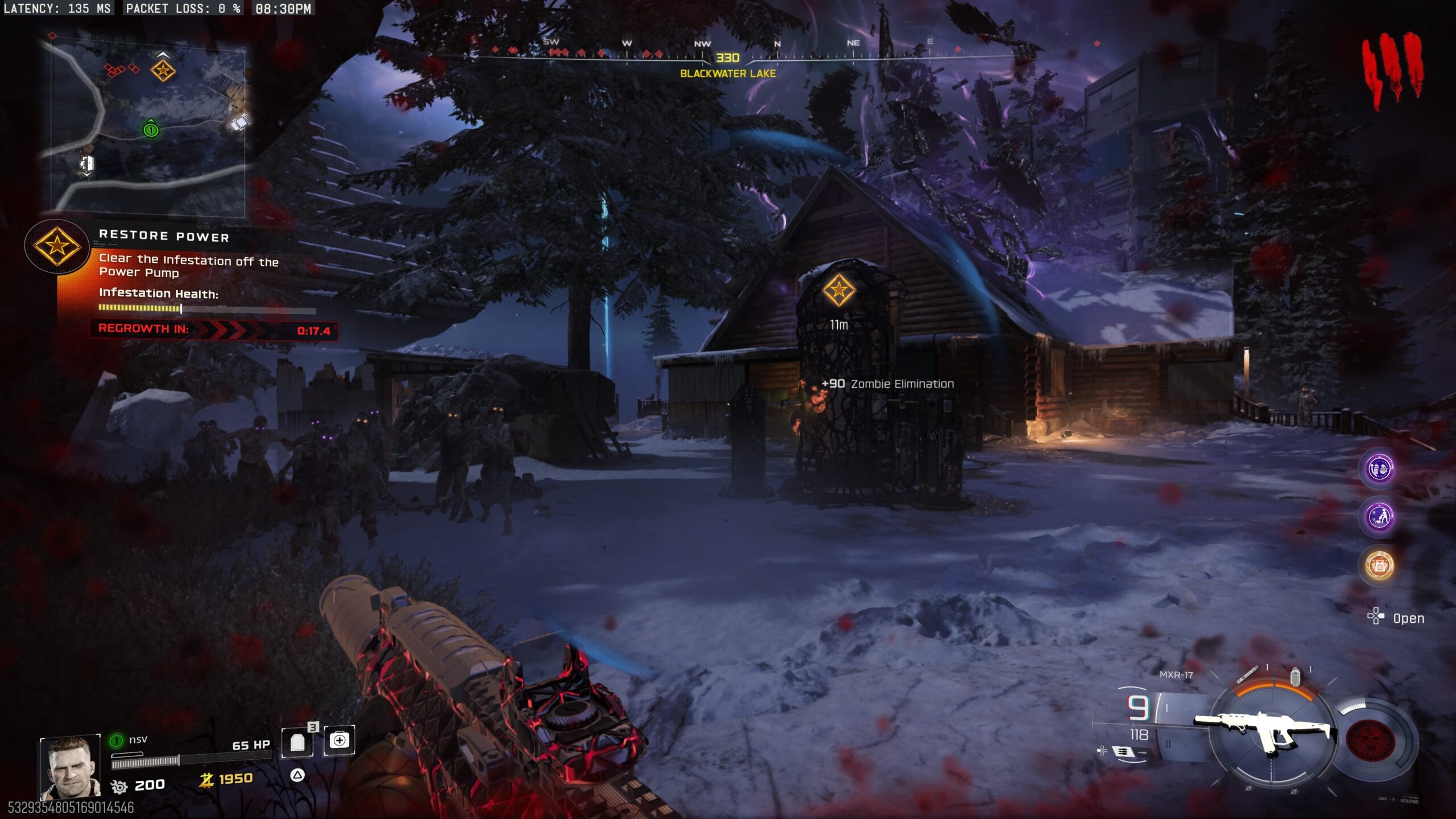Screen dimensions: 1456x819
Task: Select the green player marker on the minimap
Action: click(x=151, y=129)
